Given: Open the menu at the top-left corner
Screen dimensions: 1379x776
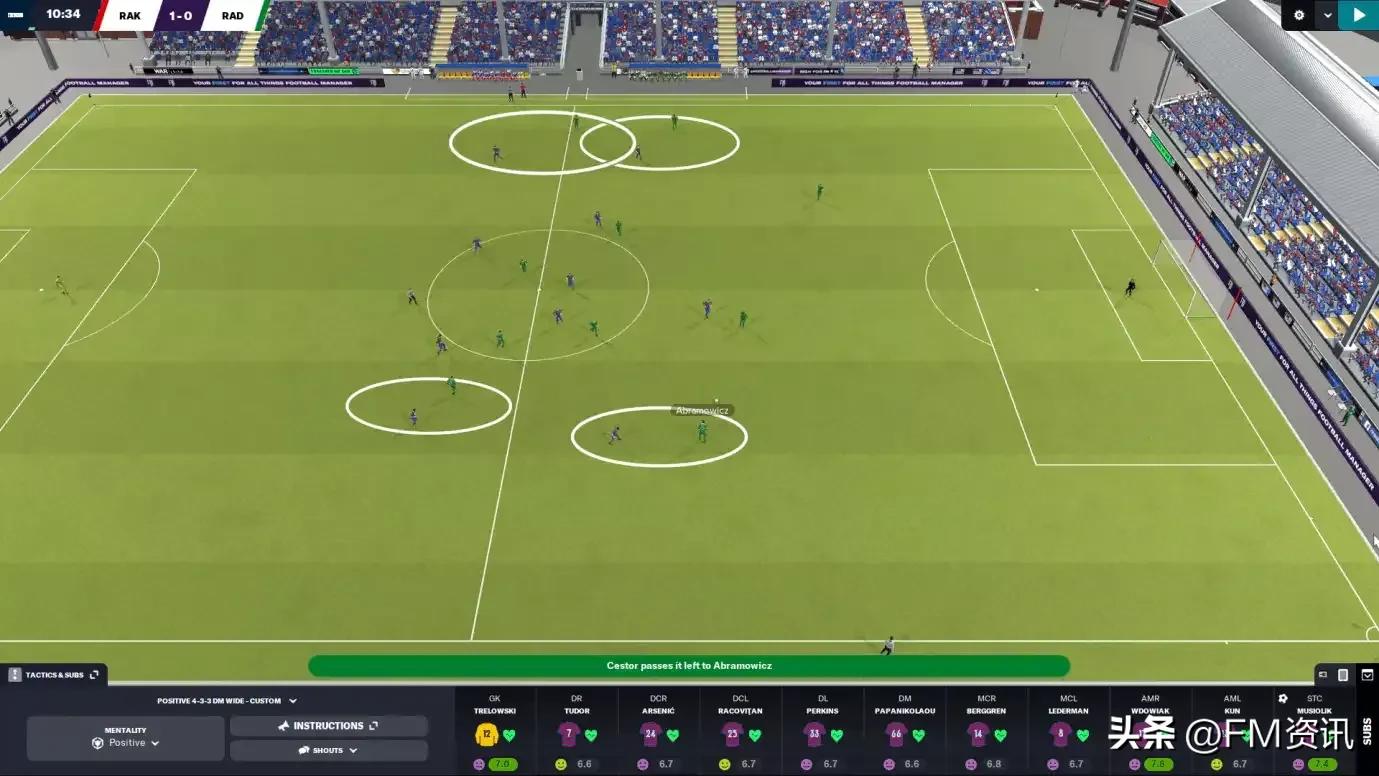Looking at the screenshot, I should (x=15, y=14).
